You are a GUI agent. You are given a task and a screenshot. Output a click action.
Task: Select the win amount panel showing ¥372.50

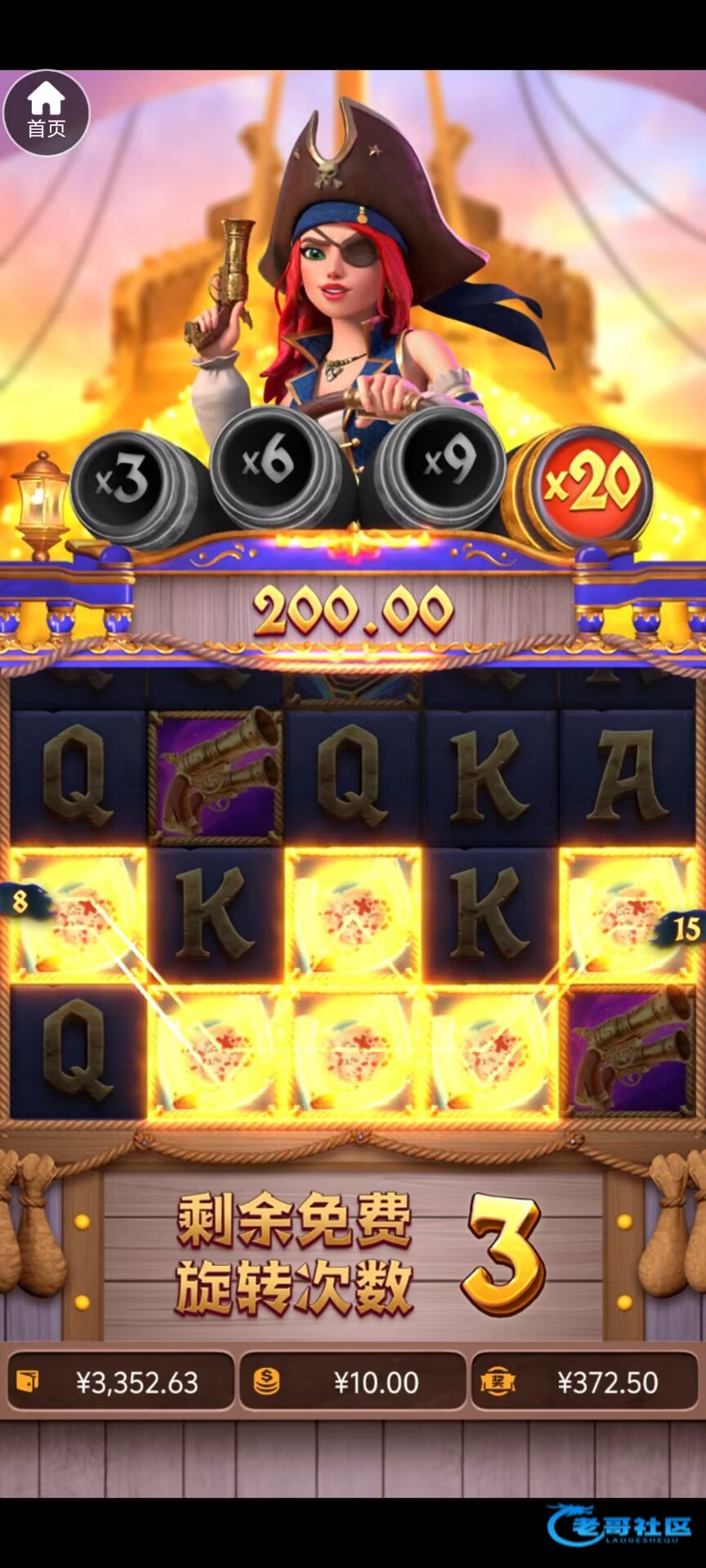coord(585,1382)
